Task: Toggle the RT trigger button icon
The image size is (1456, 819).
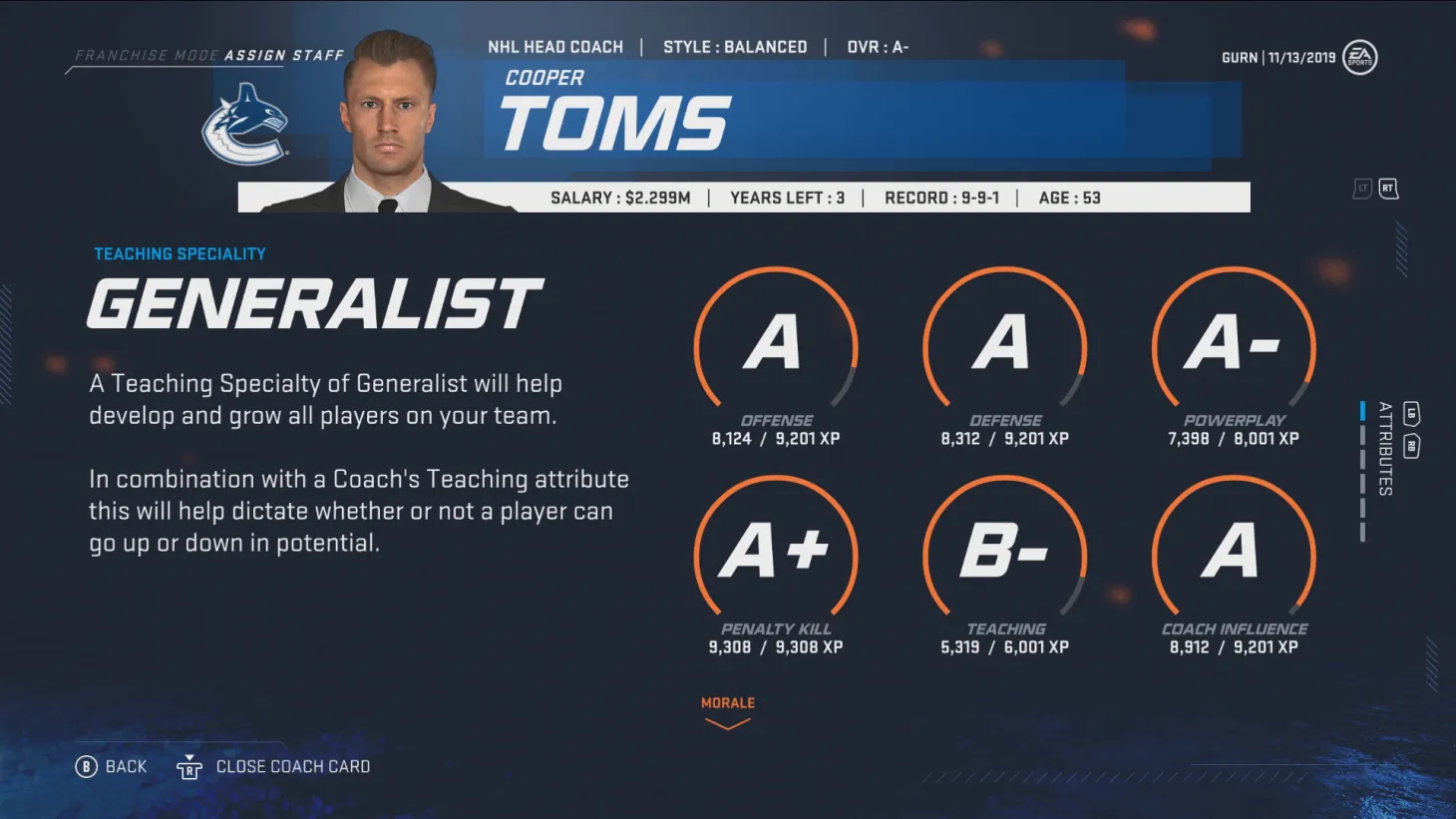Action: 1388,188
